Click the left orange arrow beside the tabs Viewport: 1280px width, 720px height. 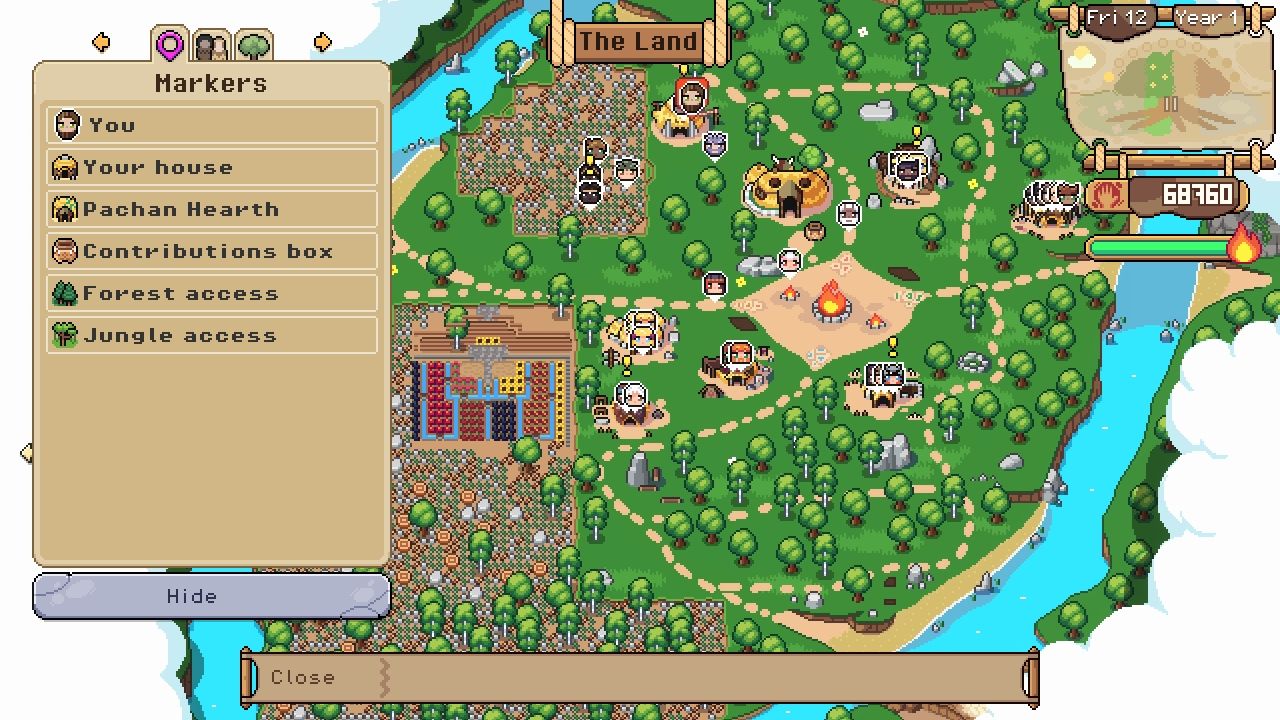click(101, 41)
